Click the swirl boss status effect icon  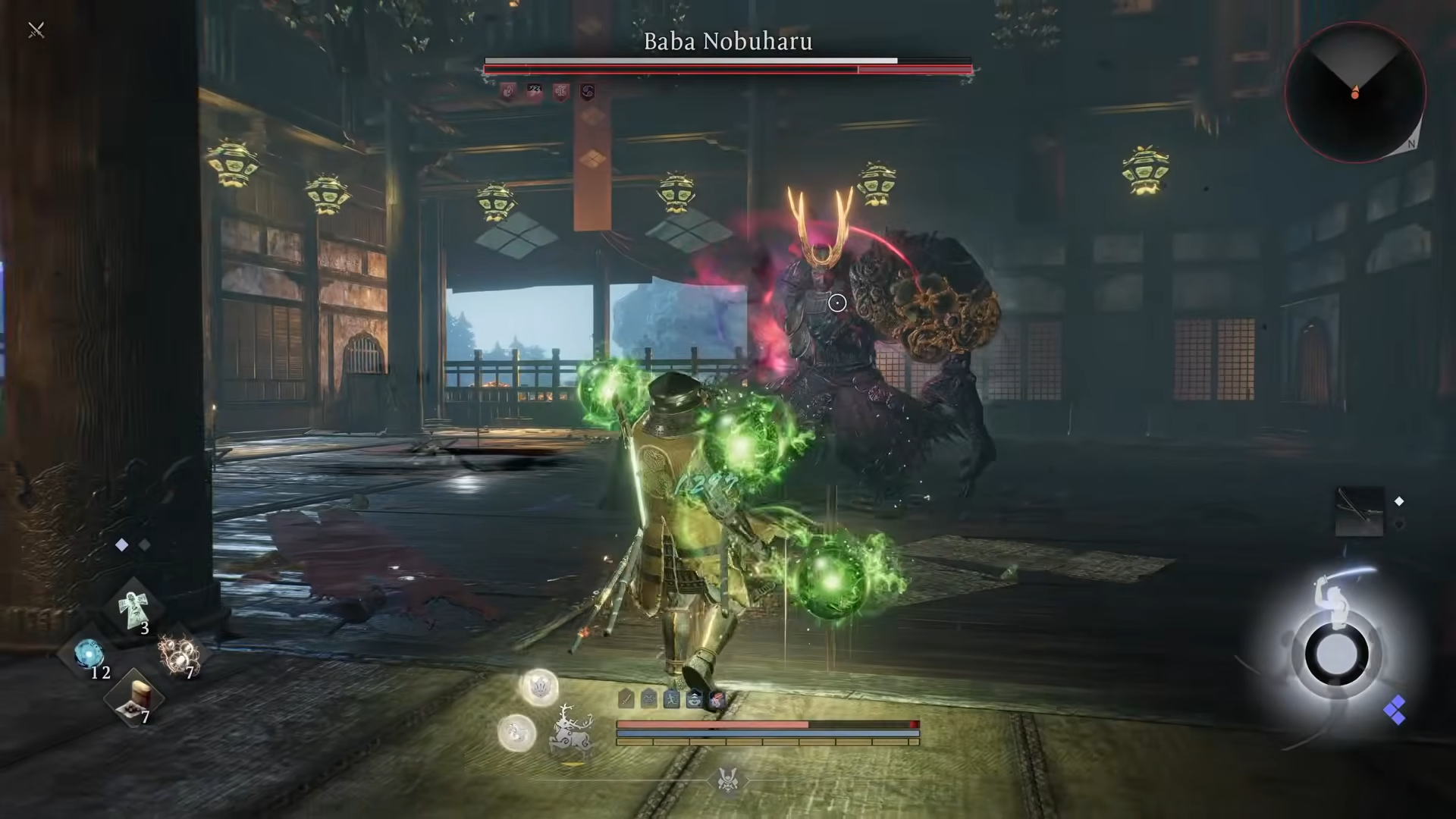587,93
